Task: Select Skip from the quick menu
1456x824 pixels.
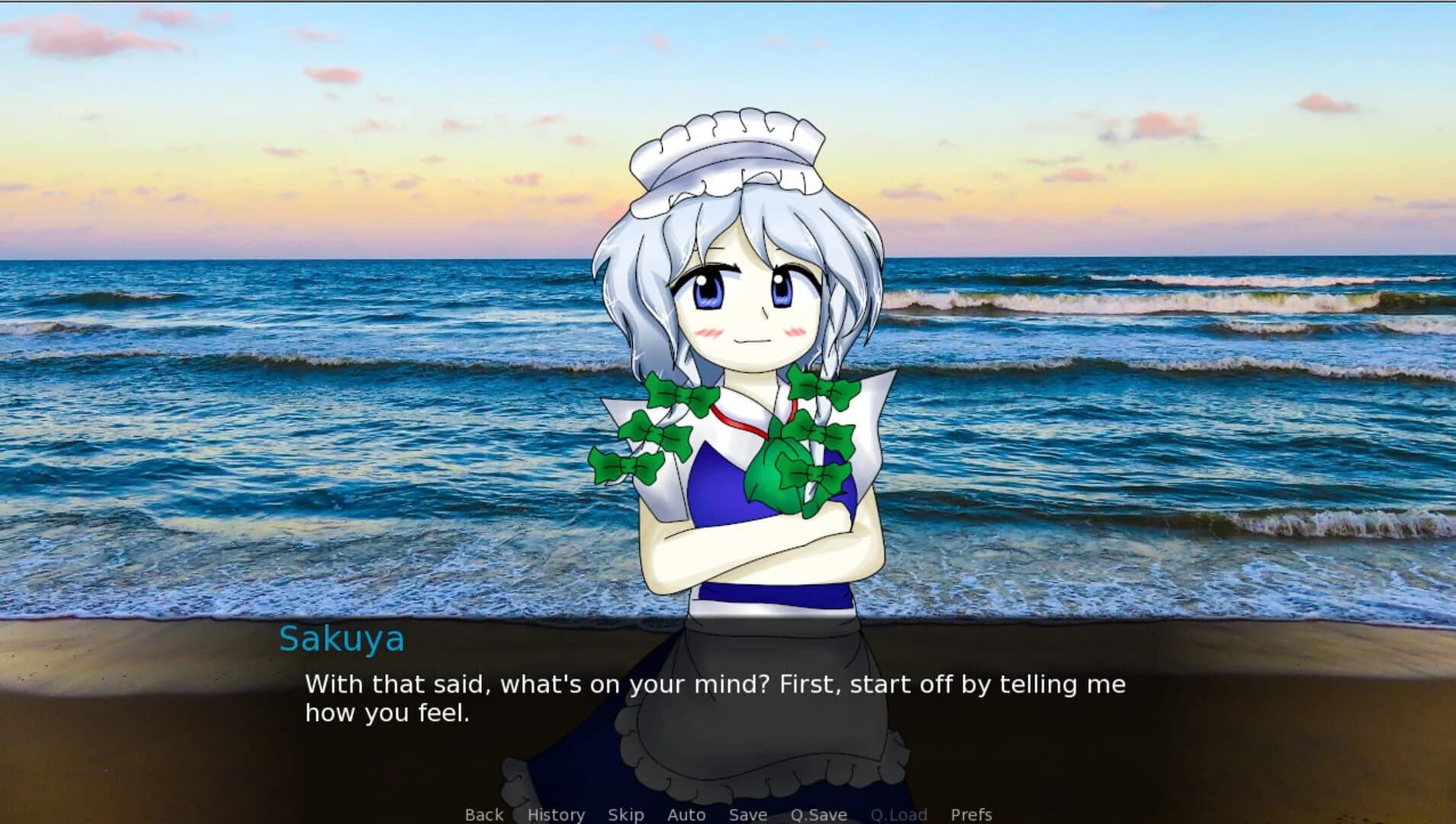Action: [625, 814]
